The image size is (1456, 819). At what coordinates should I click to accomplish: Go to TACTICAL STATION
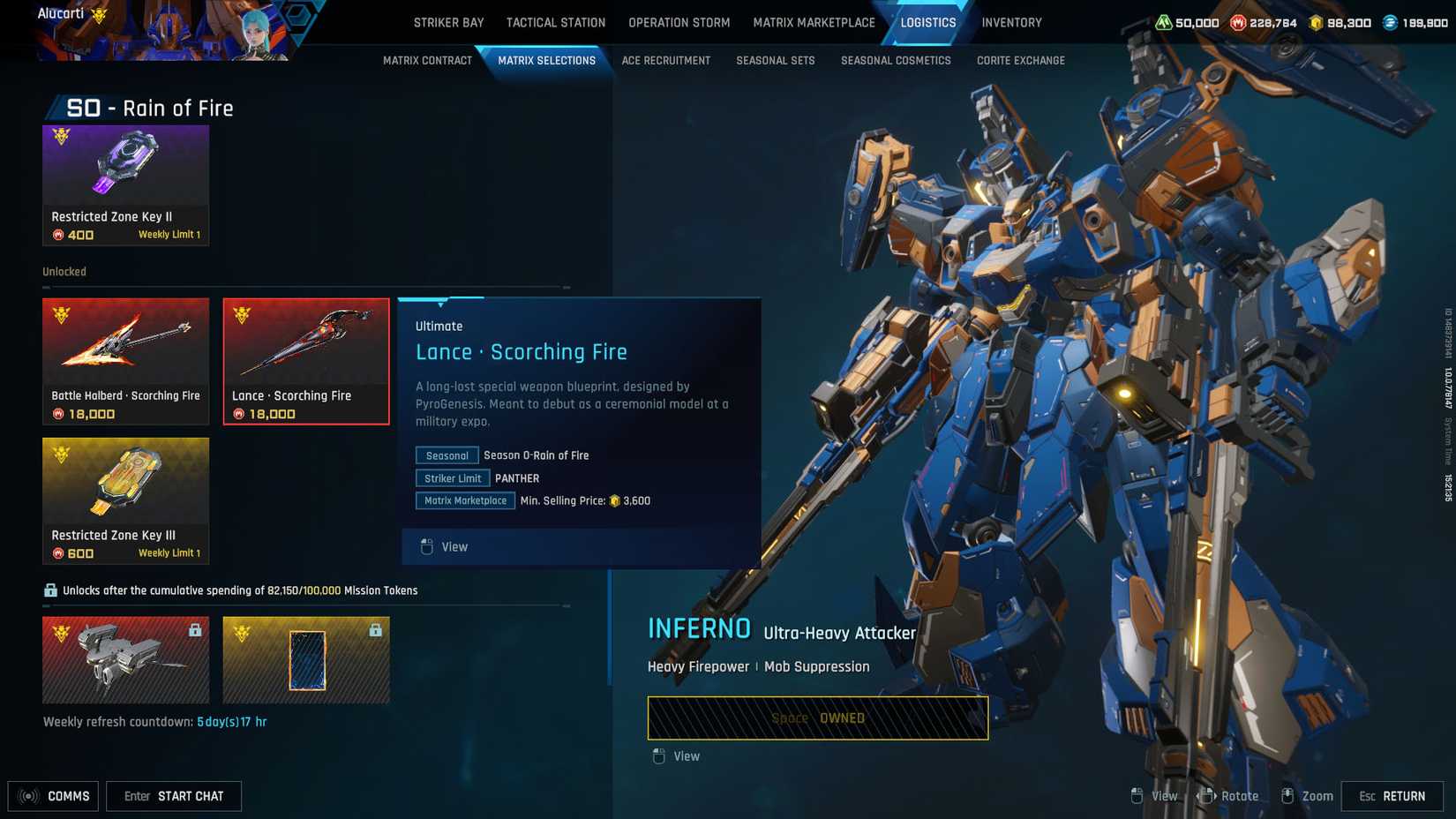point(555,22)
